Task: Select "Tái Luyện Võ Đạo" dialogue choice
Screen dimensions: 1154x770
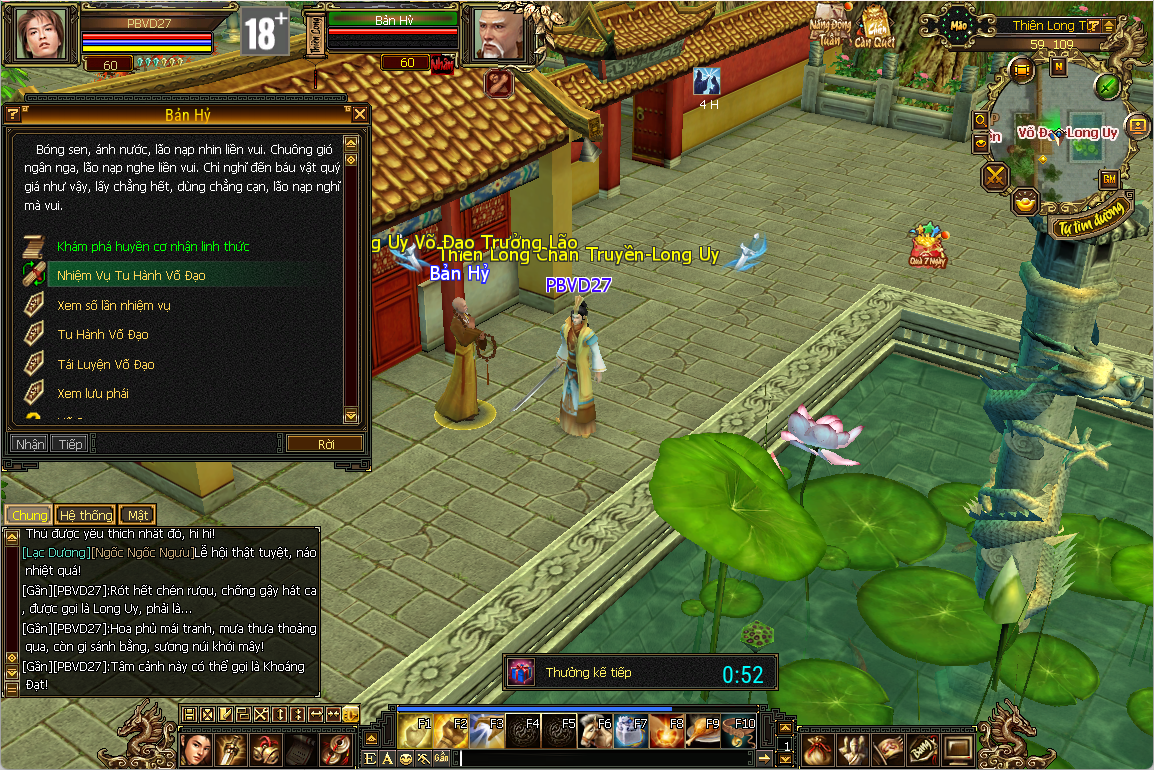Action: [106, 364]
